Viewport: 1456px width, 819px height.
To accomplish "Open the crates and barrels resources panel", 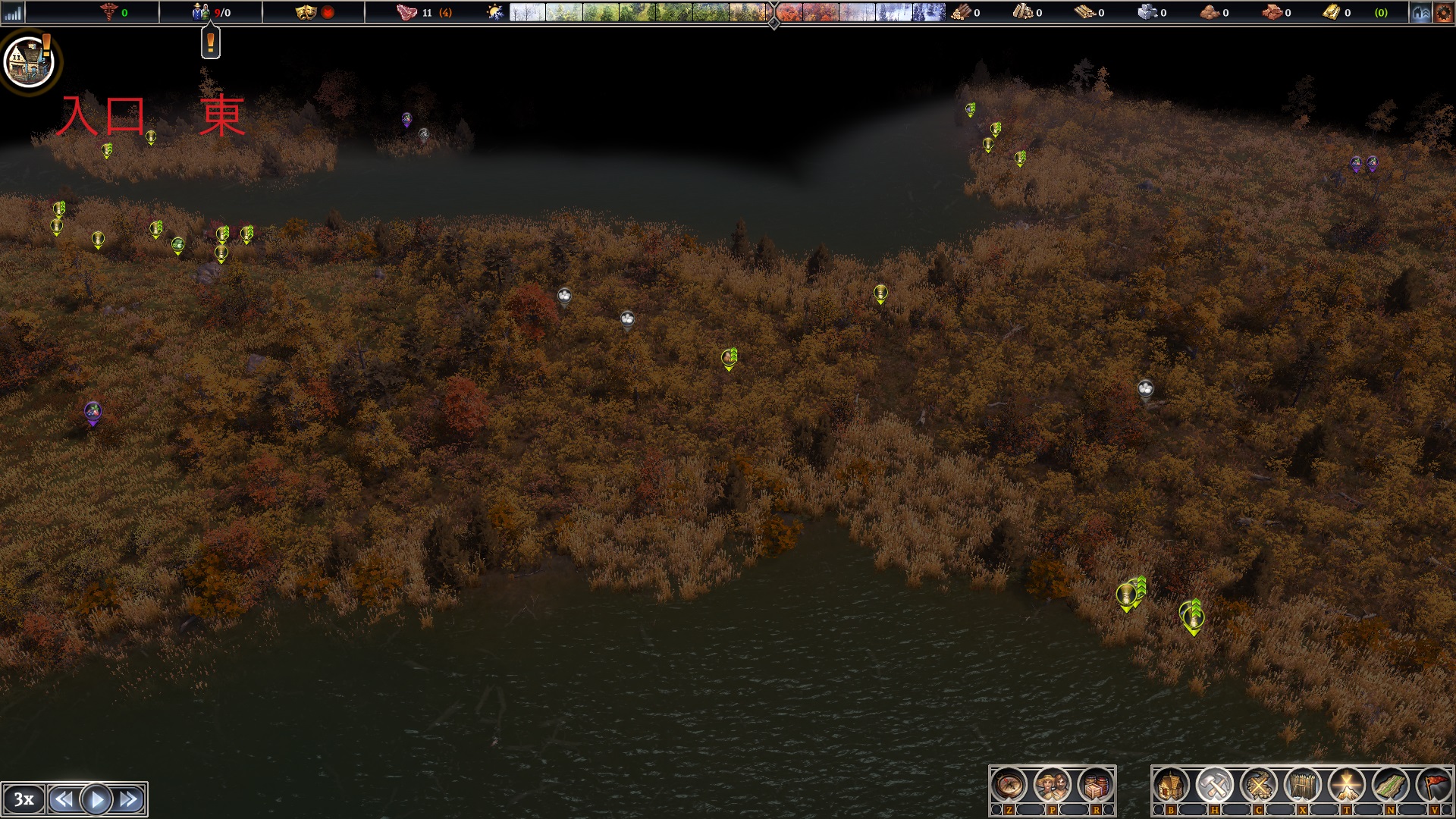I will click(1095, 786).
